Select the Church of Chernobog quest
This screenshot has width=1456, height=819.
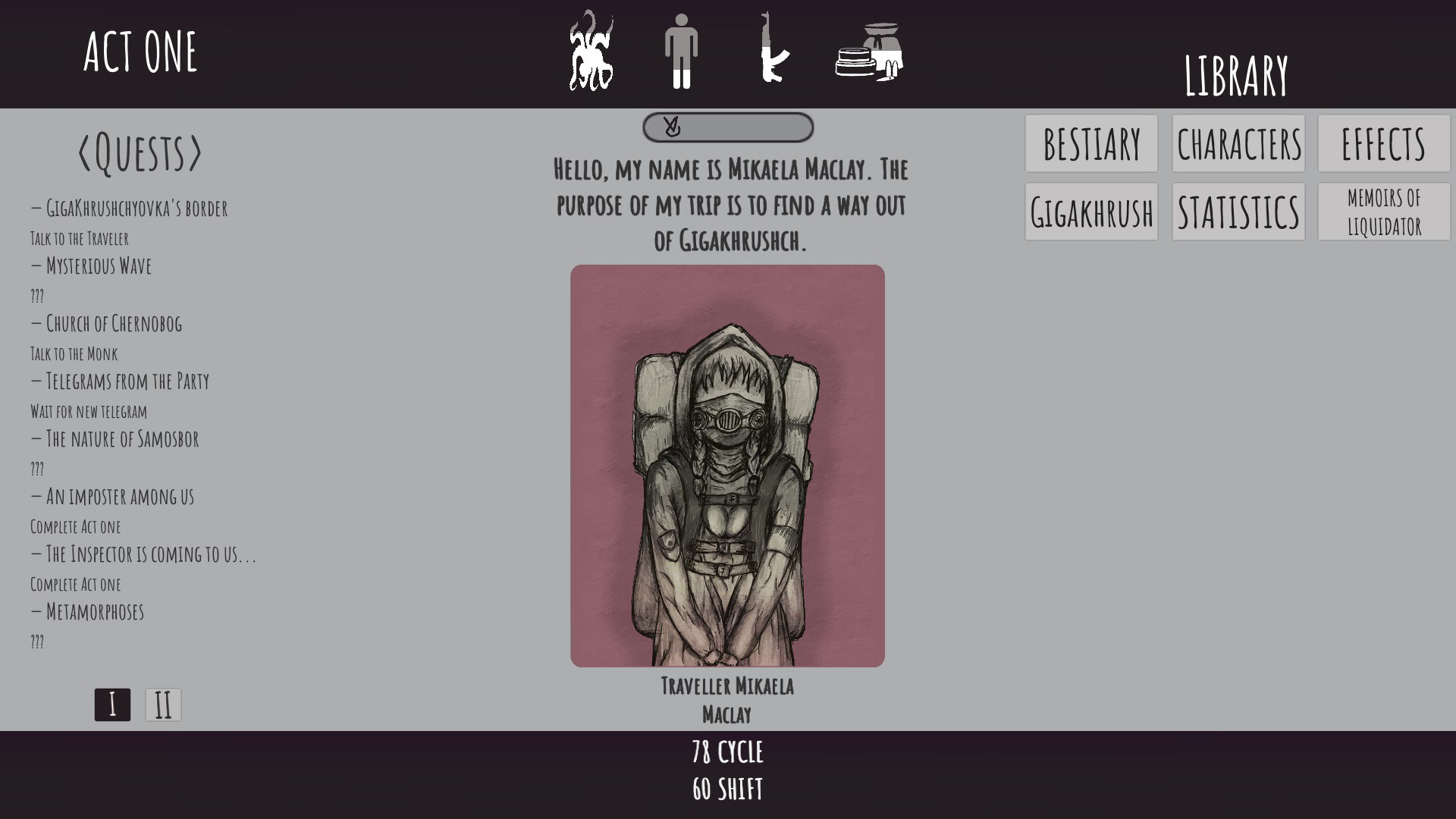(106, 325)
